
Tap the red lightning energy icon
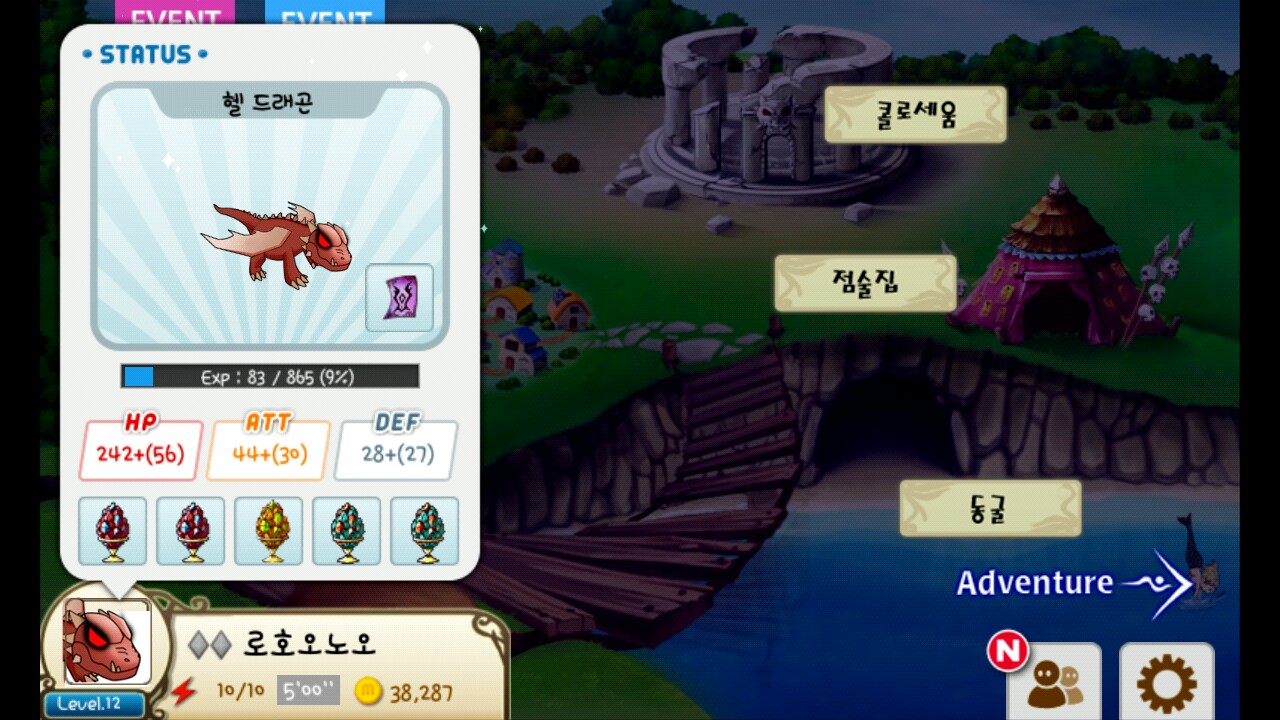[184, 691]
